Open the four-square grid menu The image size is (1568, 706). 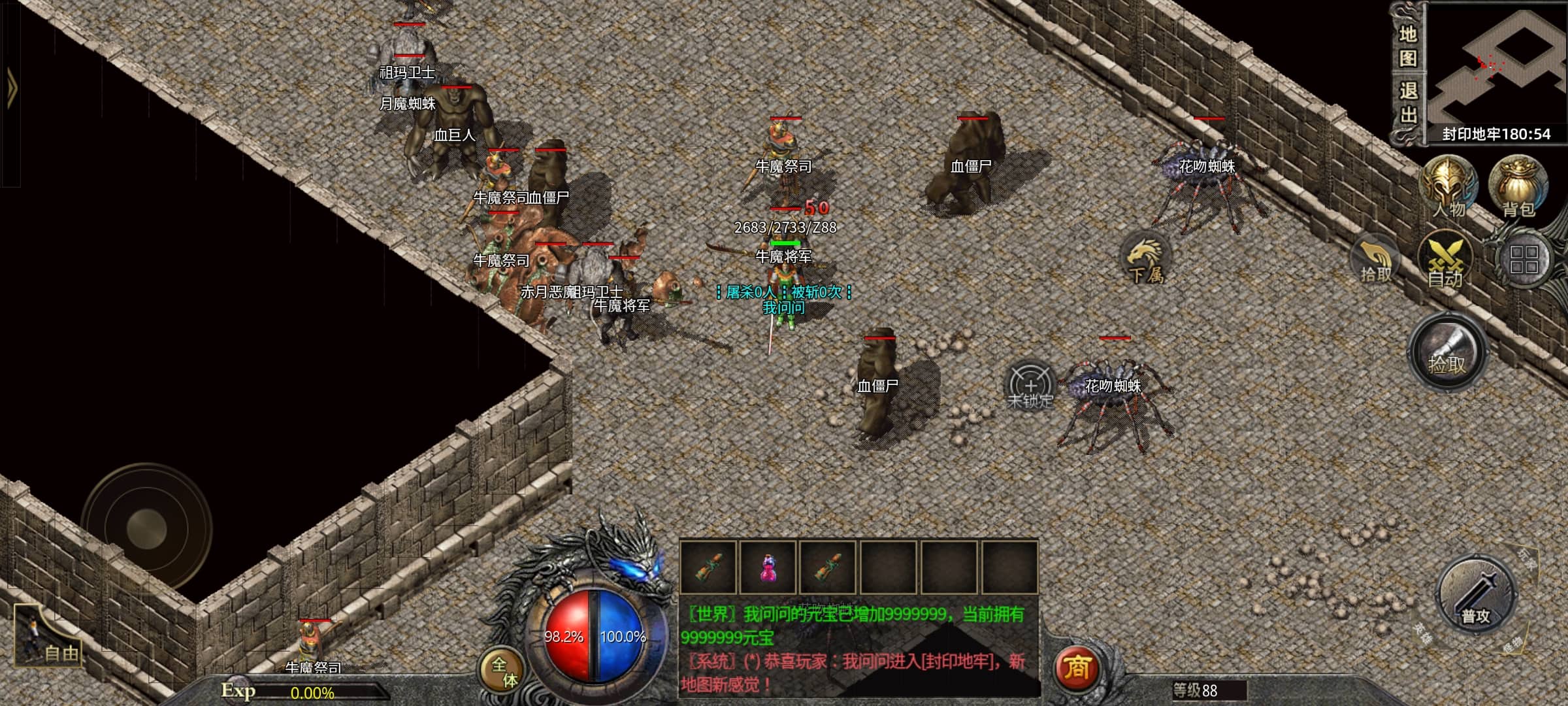click(x=1524, y=260)
